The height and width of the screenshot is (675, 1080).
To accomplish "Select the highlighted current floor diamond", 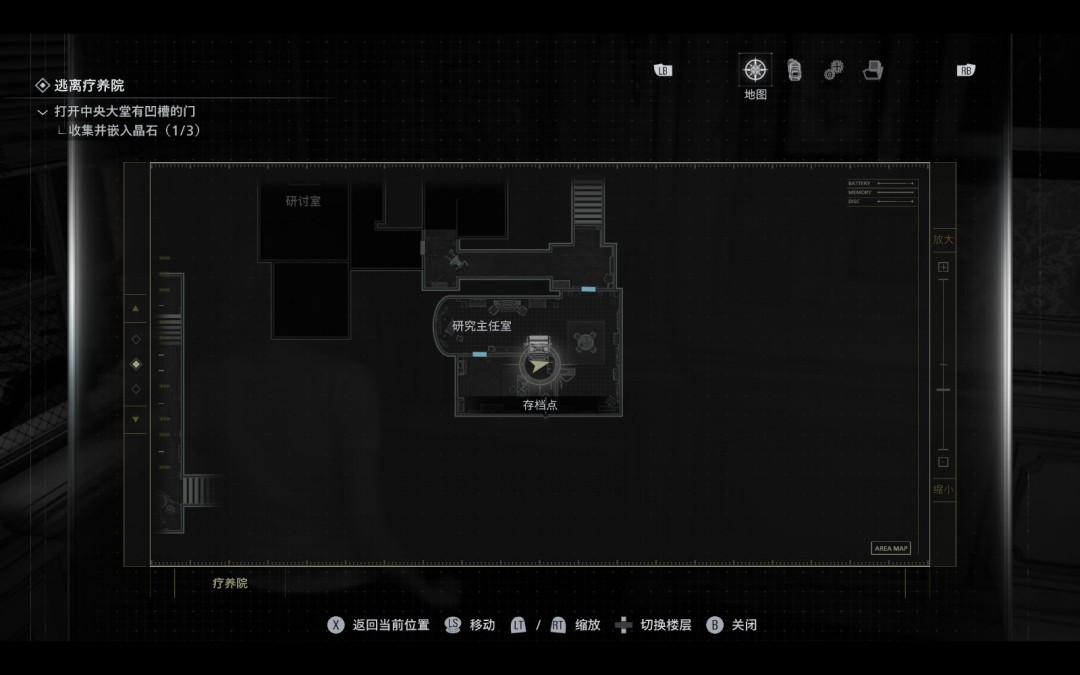I will [x=136, y=364].
